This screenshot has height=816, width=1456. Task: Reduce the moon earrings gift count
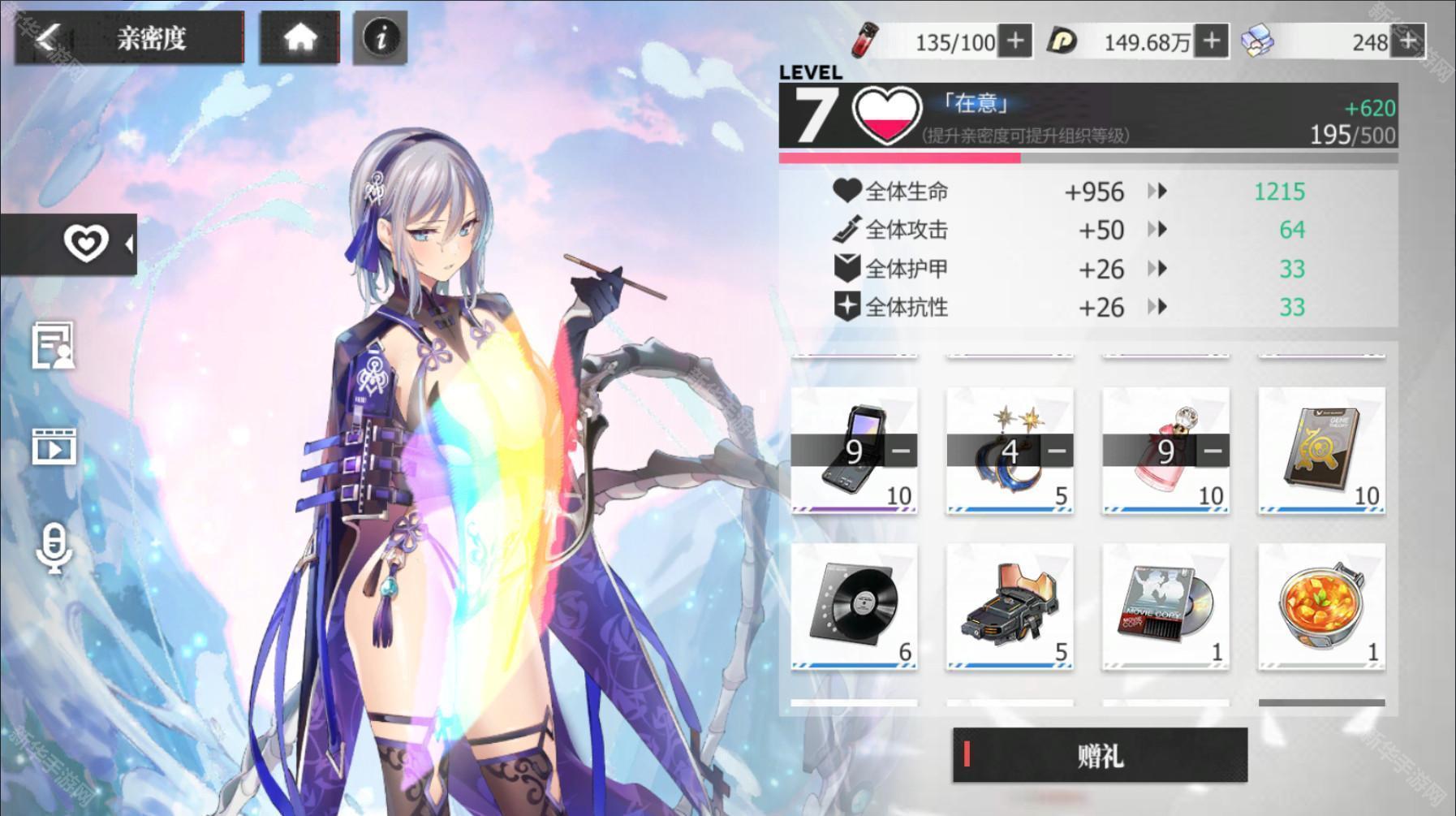[1056, 451]
